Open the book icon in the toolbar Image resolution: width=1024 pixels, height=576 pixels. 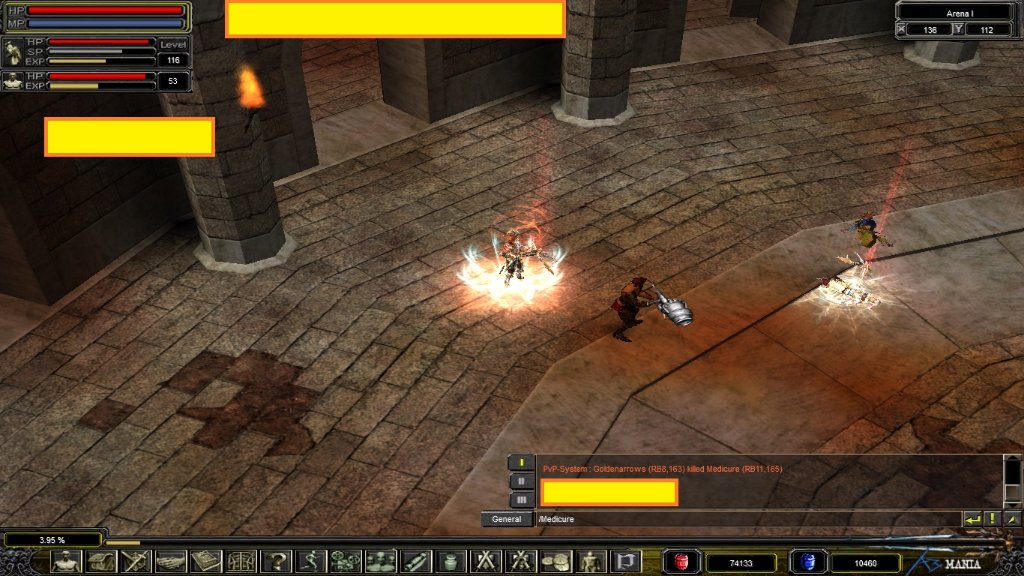tap(206, 561)
